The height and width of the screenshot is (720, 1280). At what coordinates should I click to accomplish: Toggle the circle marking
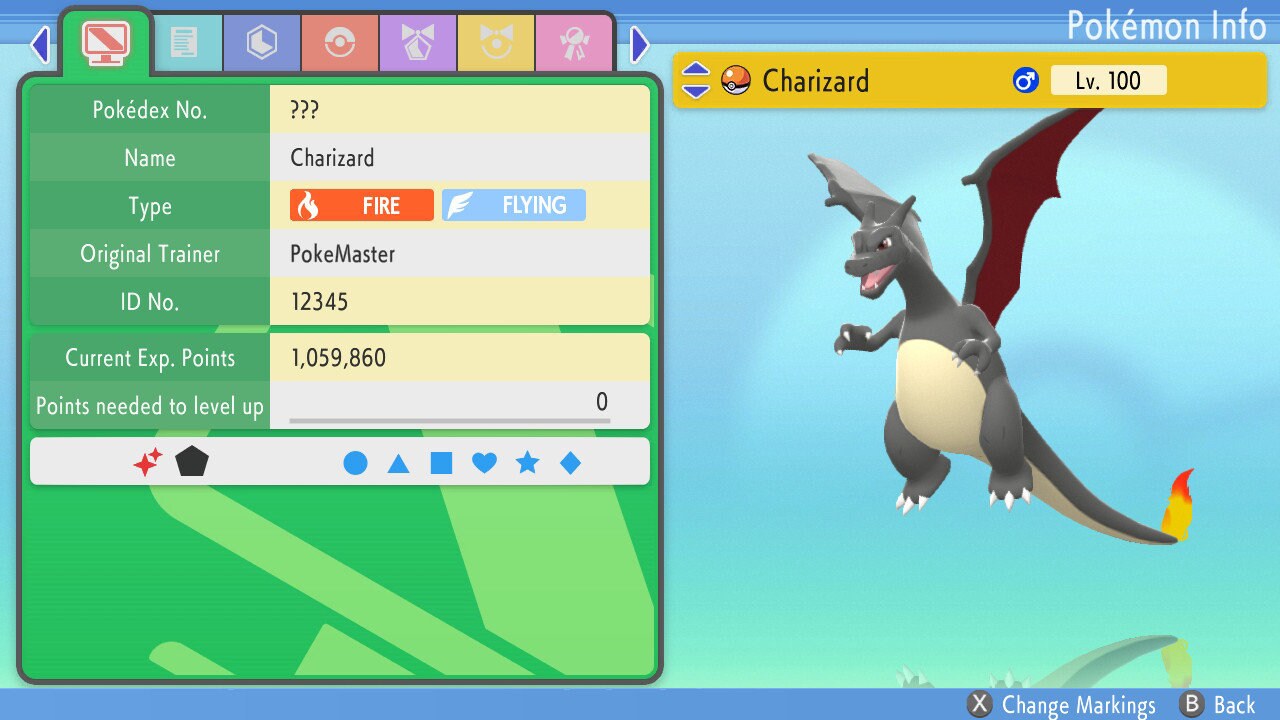coord(355,463)
